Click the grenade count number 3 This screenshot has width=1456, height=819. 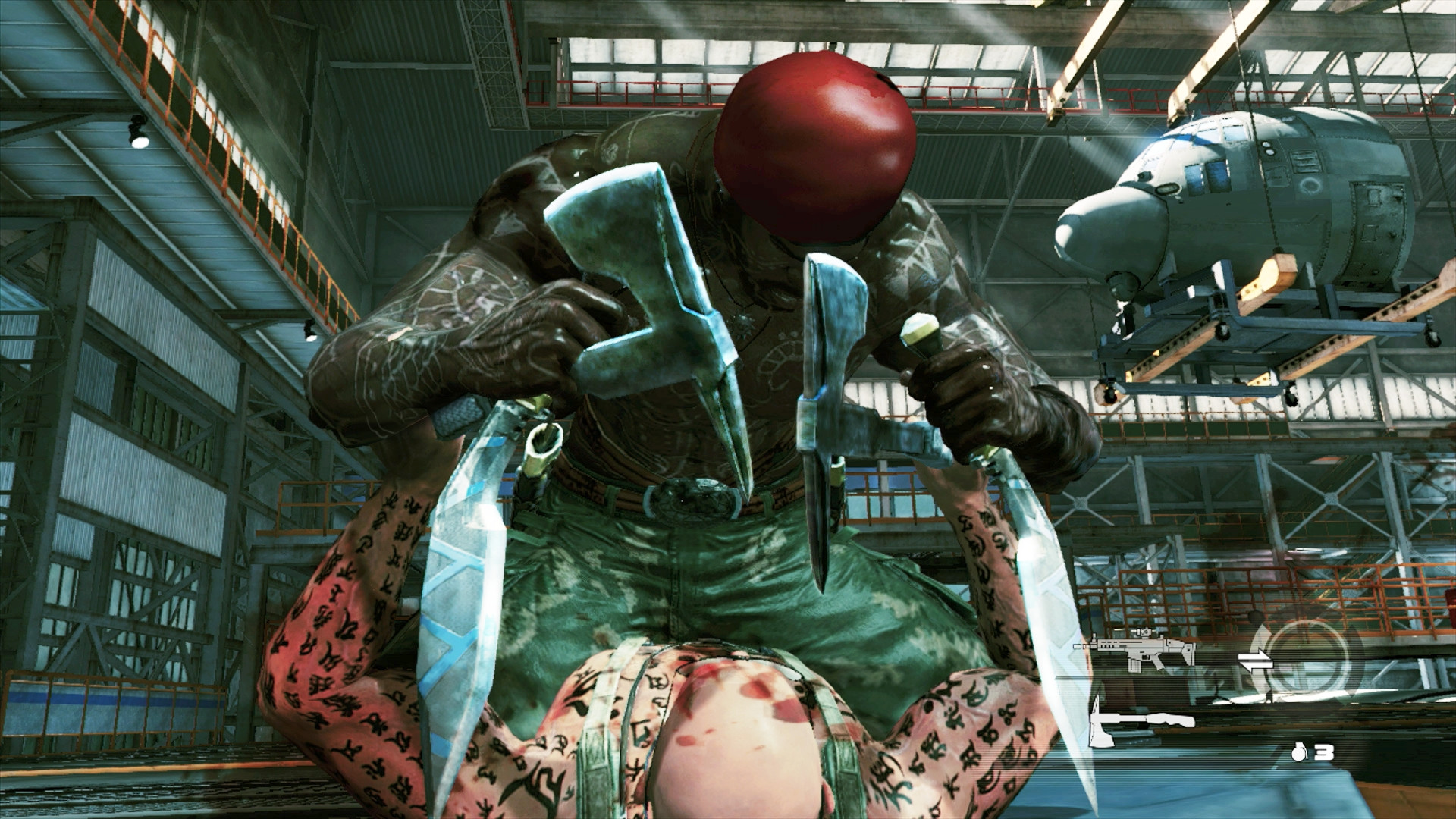[x=1323, y=752]
